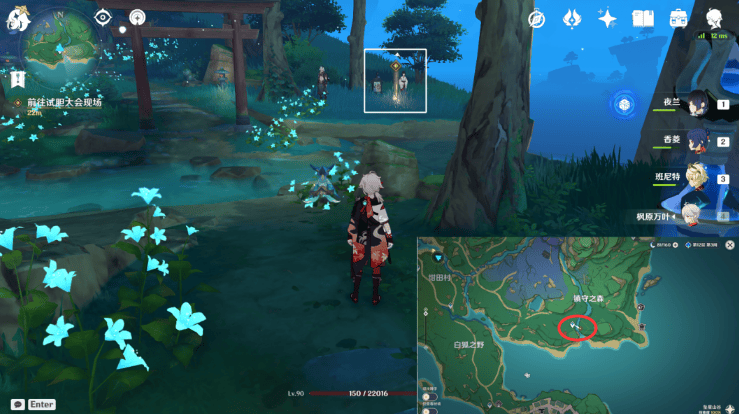Image resolution: width=739 pixels, height=414 pixels.
Task: Open the compass events icon
Action: tap(537, 18)
